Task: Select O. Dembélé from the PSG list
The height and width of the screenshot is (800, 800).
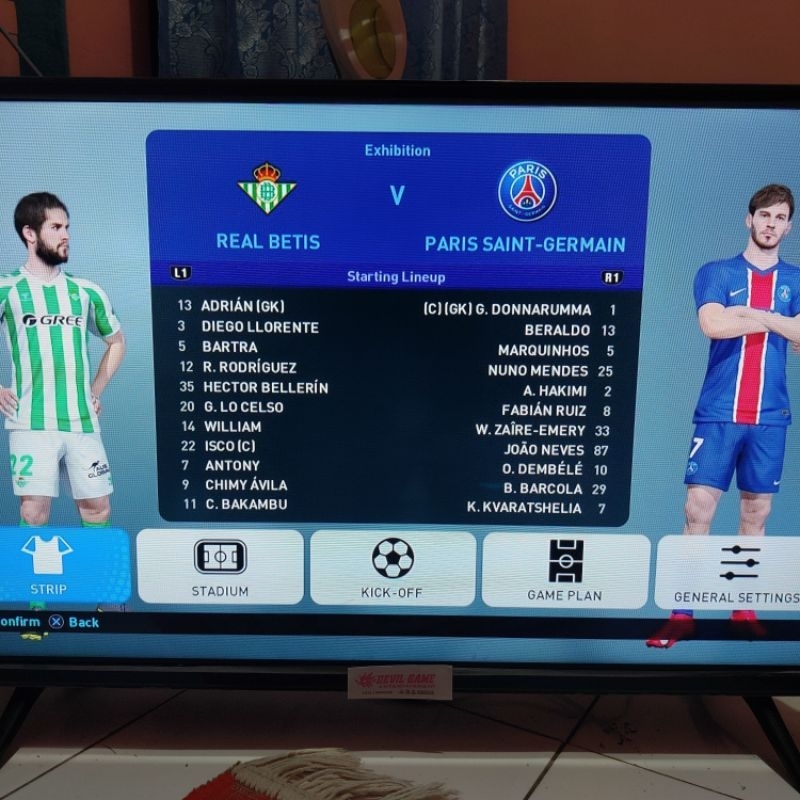Action: (541, 469)
